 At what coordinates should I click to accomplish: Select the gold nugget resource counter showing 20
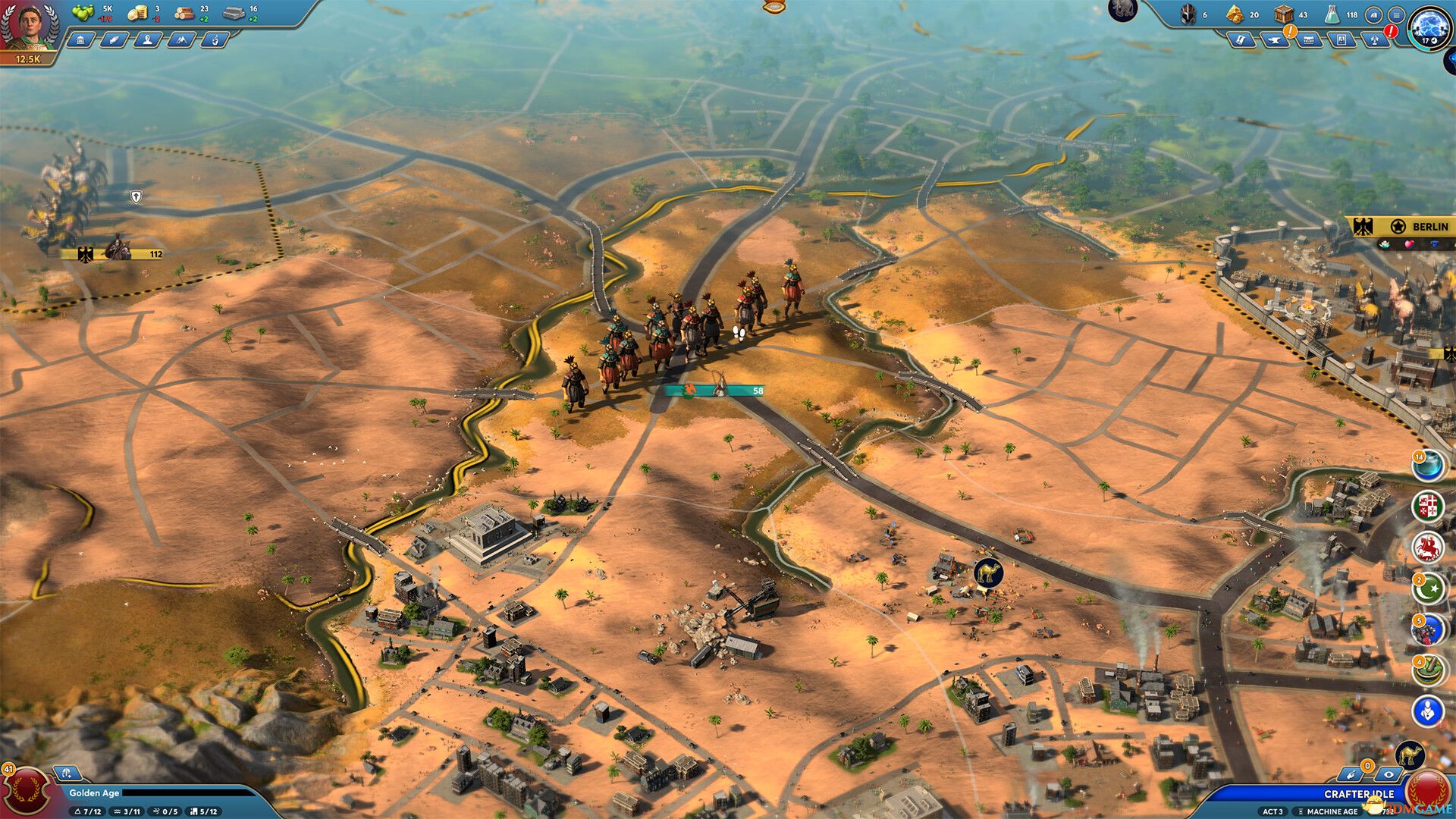click(1235, 14)
